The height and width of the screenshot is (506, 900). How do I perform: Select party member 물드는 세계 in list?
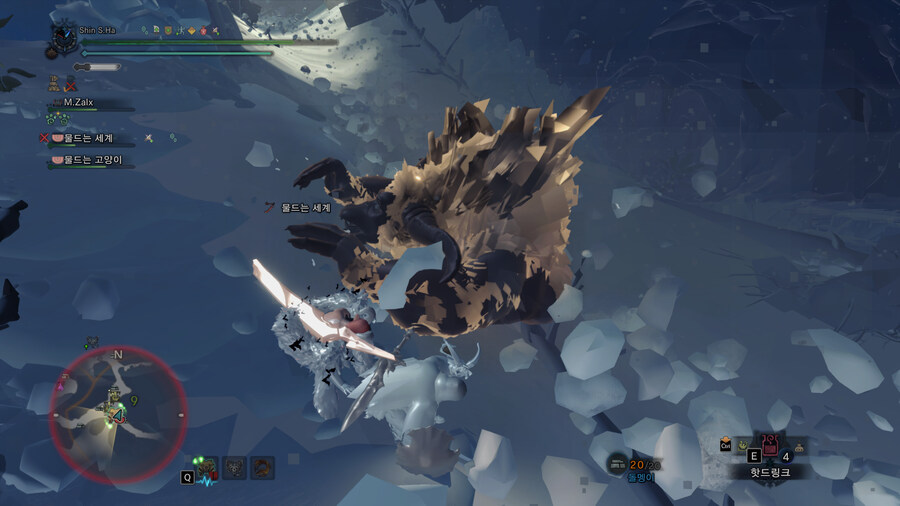pos(88,138)
